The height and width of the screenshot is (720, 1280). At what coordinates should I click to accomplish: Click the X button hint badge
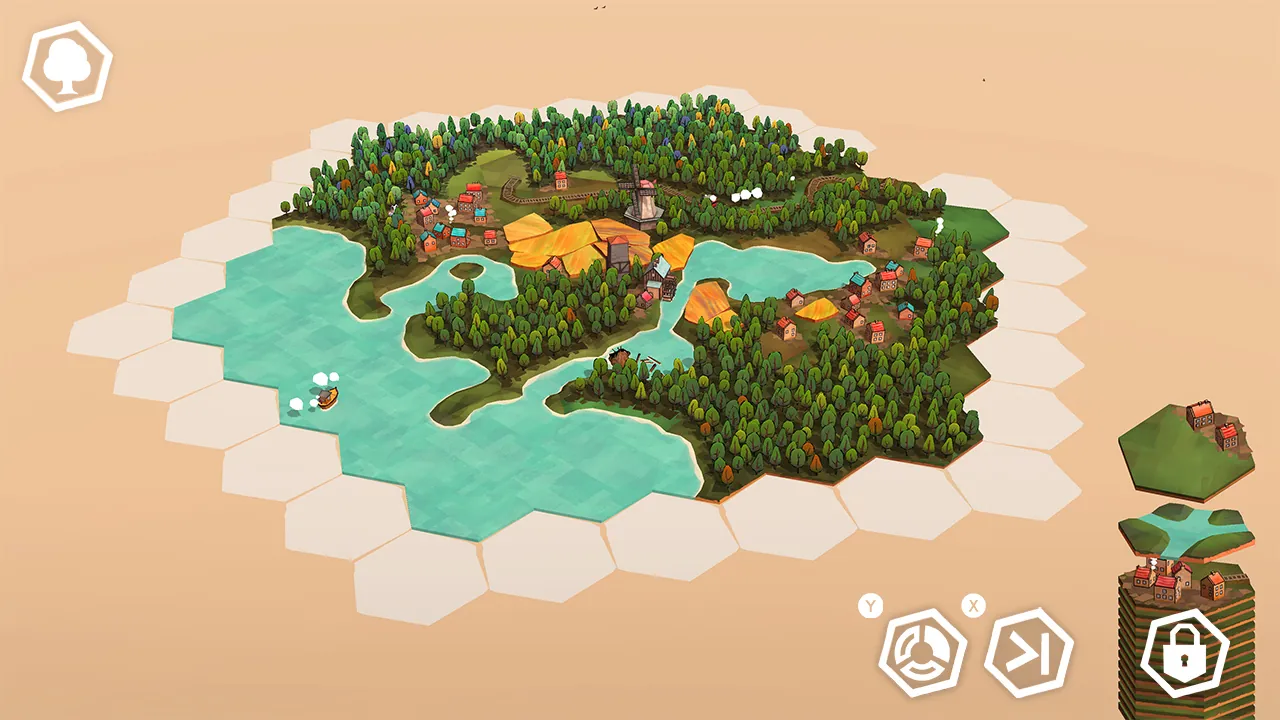[974, 604]
